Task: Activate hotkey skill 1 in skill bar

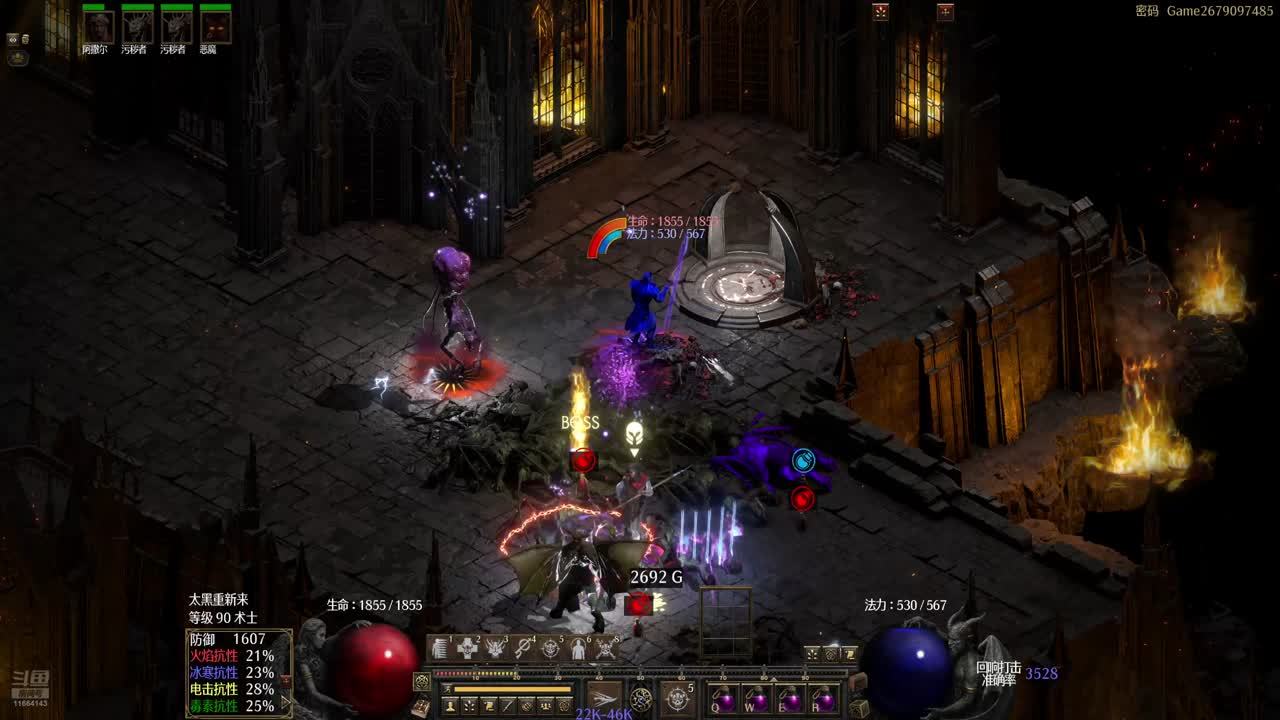Action: click(441, 648)
